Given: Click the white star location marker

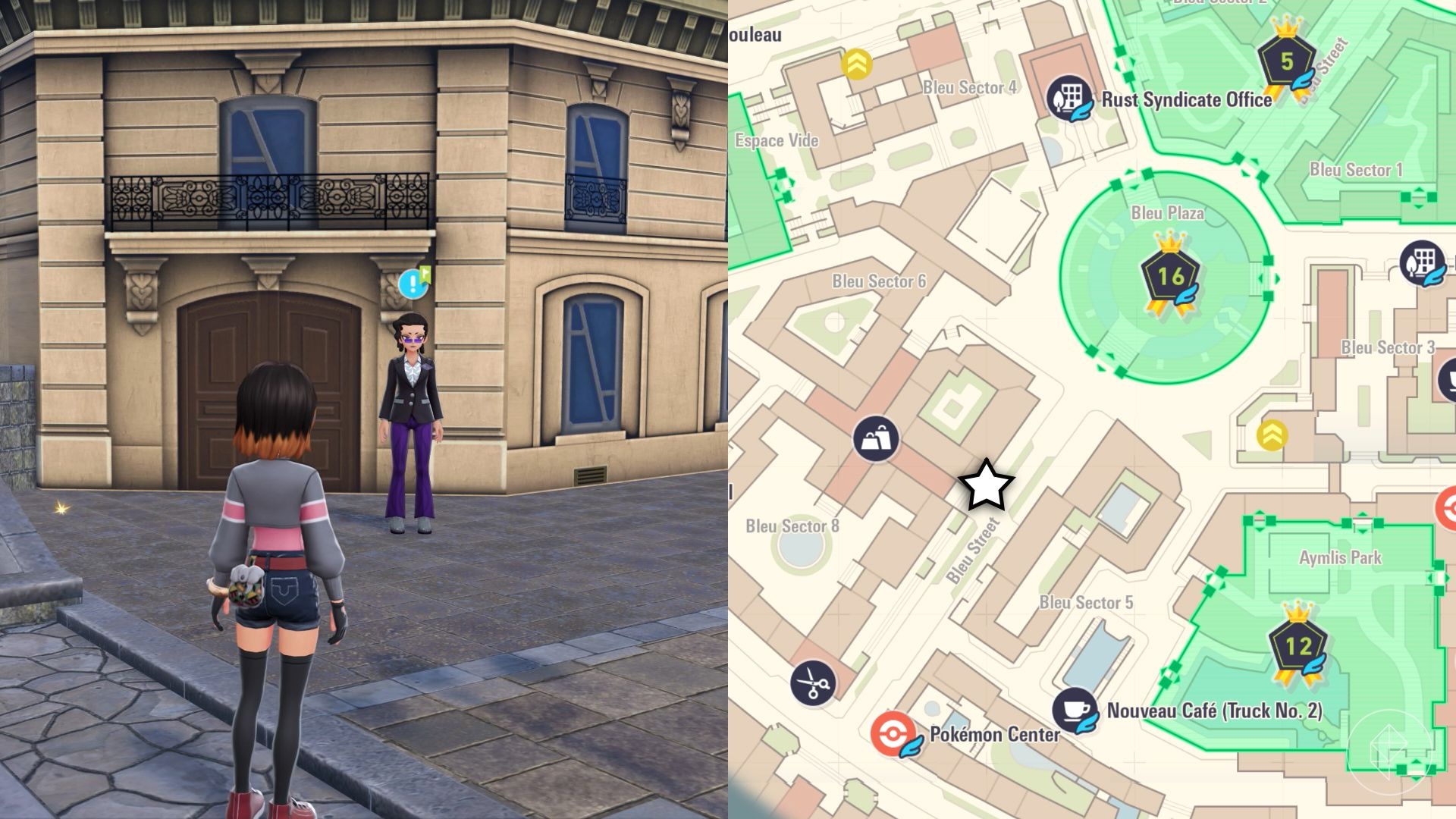Looking at the screenshot, I should click(985, 486).
